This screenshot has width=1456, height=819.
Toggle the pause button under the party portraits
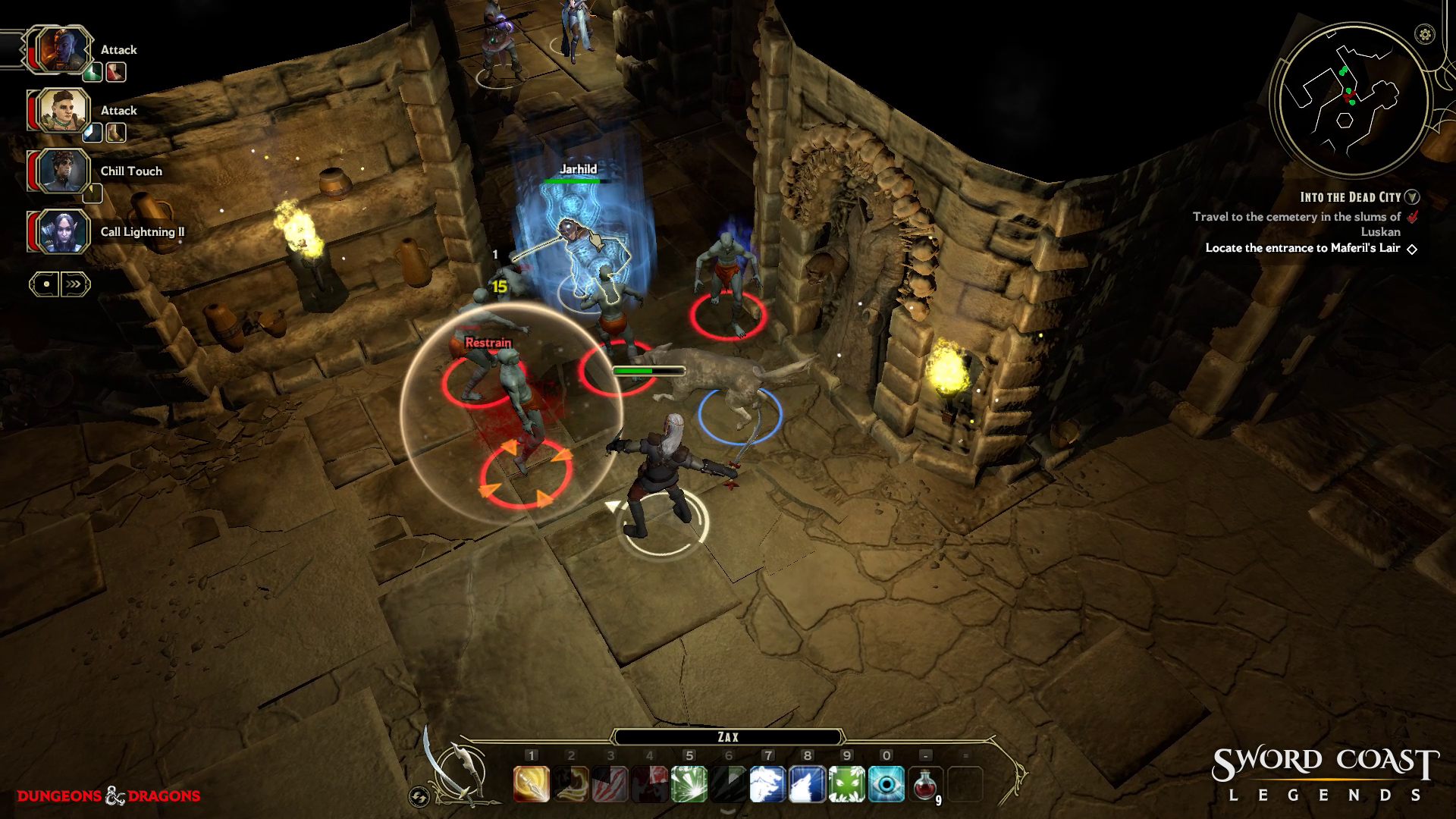[x=45, y=284]
